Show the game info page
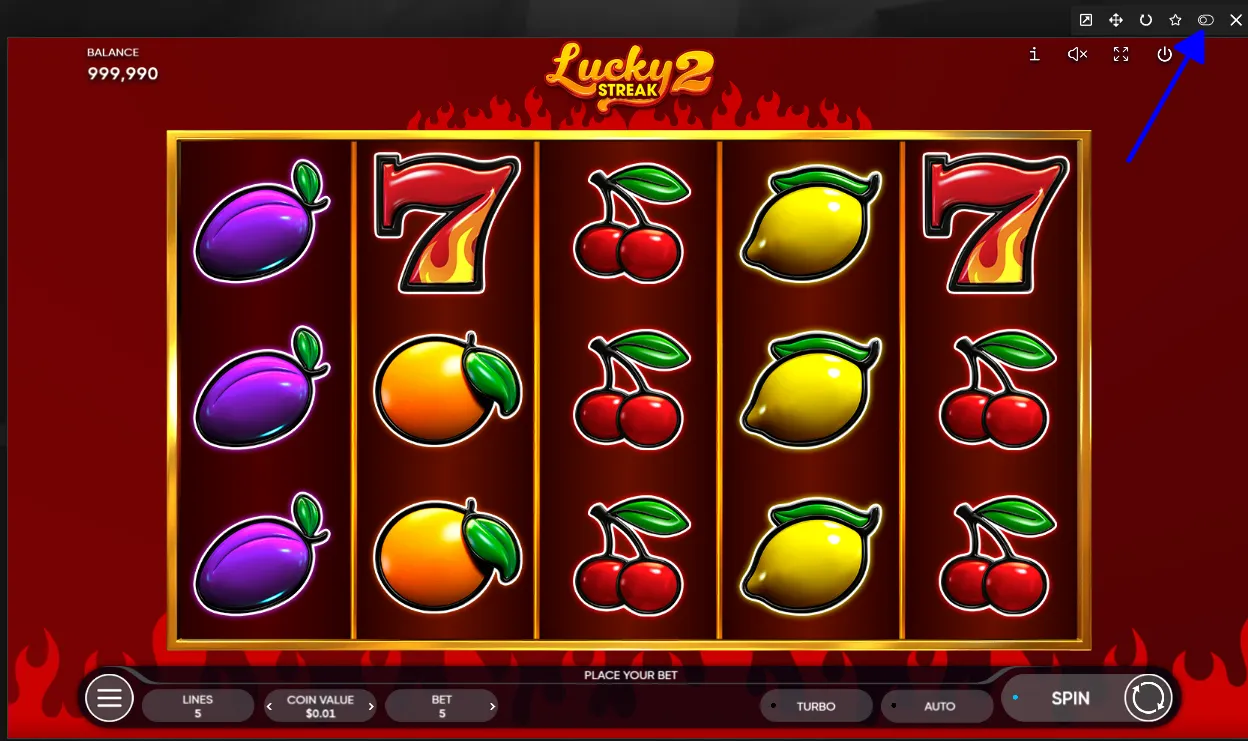This screenshot has height=741, width=1248. click(x=1034, y=54)
